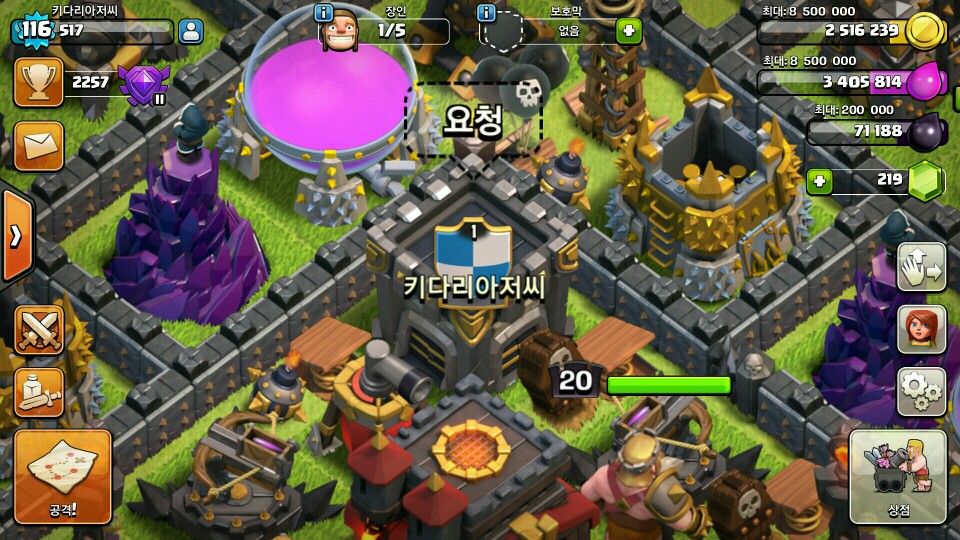Open the player profile icon
Viewport: 960px width, 540px height.
click(x=190, y=31)
